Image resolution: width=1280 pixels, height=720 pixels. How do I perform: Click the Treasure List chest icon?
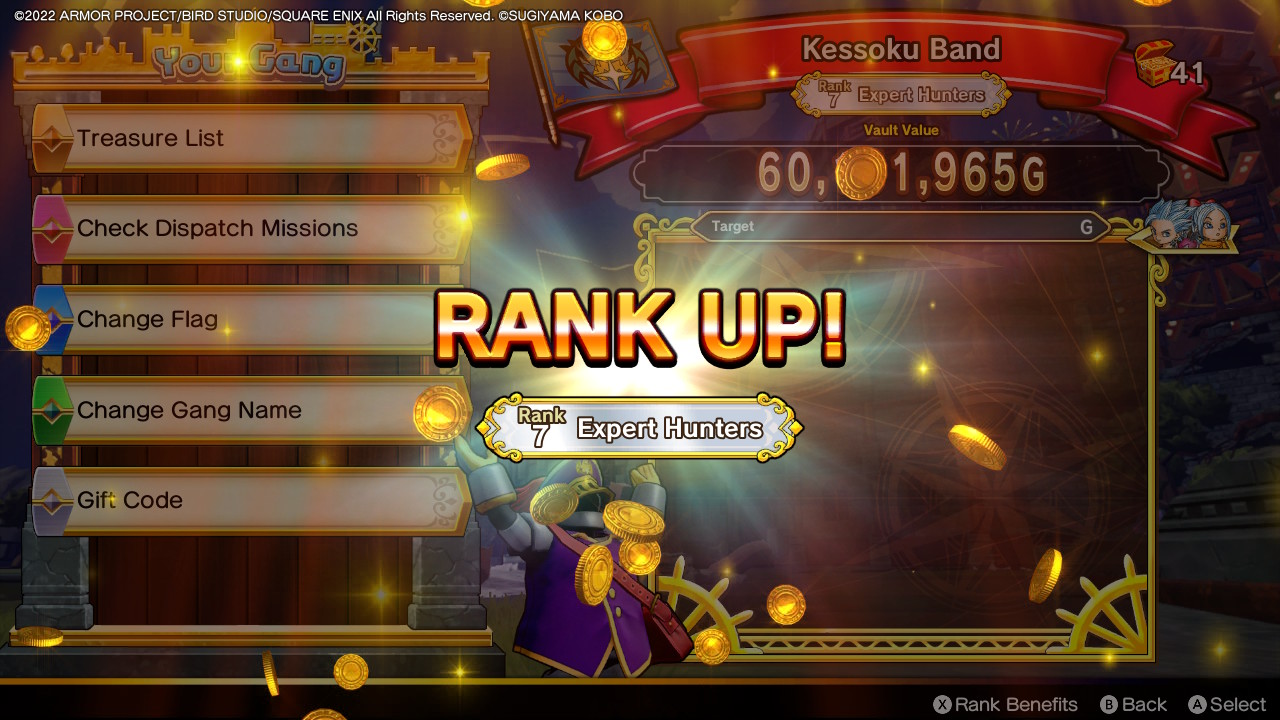[55, 138]
